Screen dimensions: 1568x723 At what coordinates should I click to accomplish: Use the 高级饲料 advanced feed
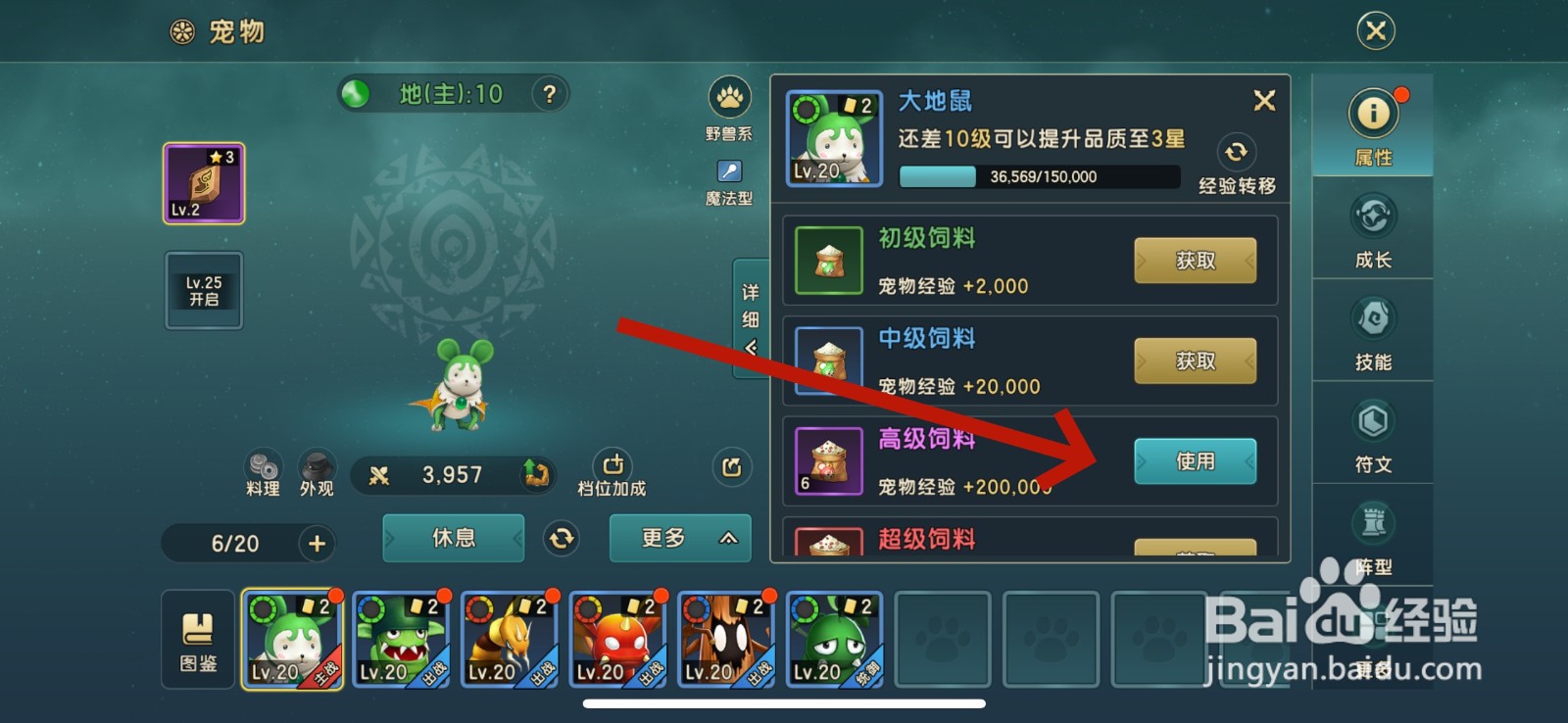1195,460
